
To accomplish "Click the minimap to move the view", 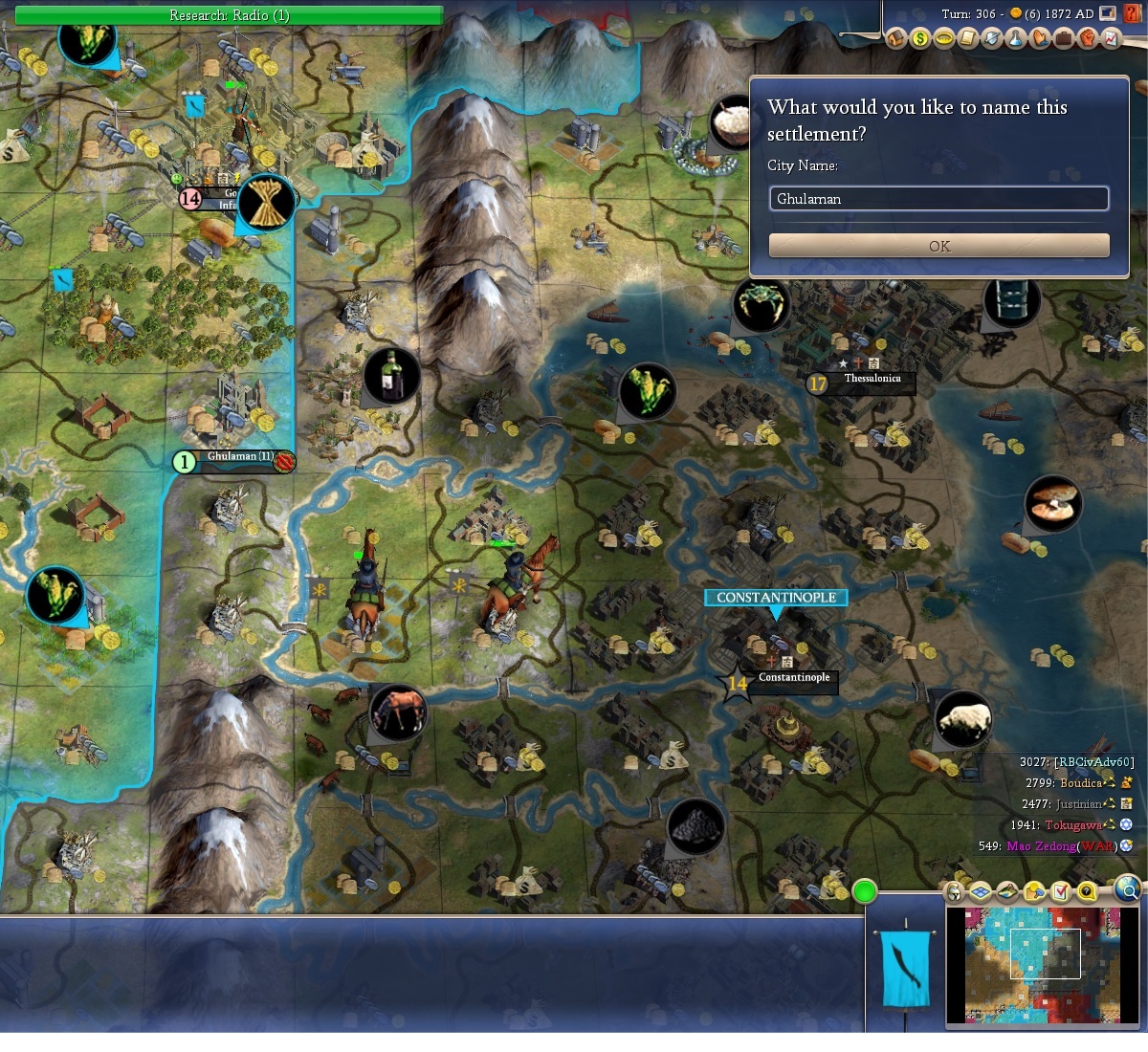I will (x=1043, y=964).
